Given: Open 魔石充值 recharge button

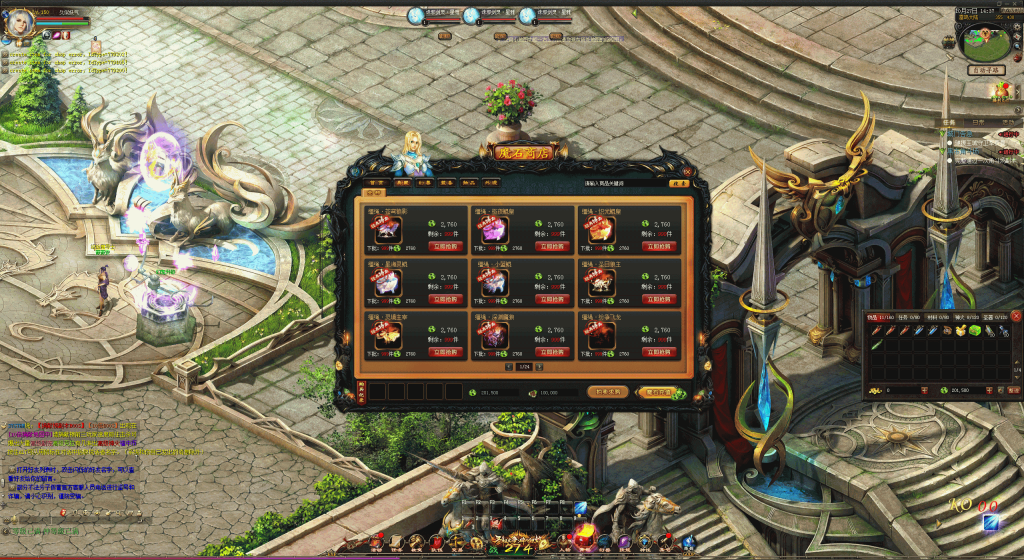Looking at the screenshot, I should tap(657, 392).
